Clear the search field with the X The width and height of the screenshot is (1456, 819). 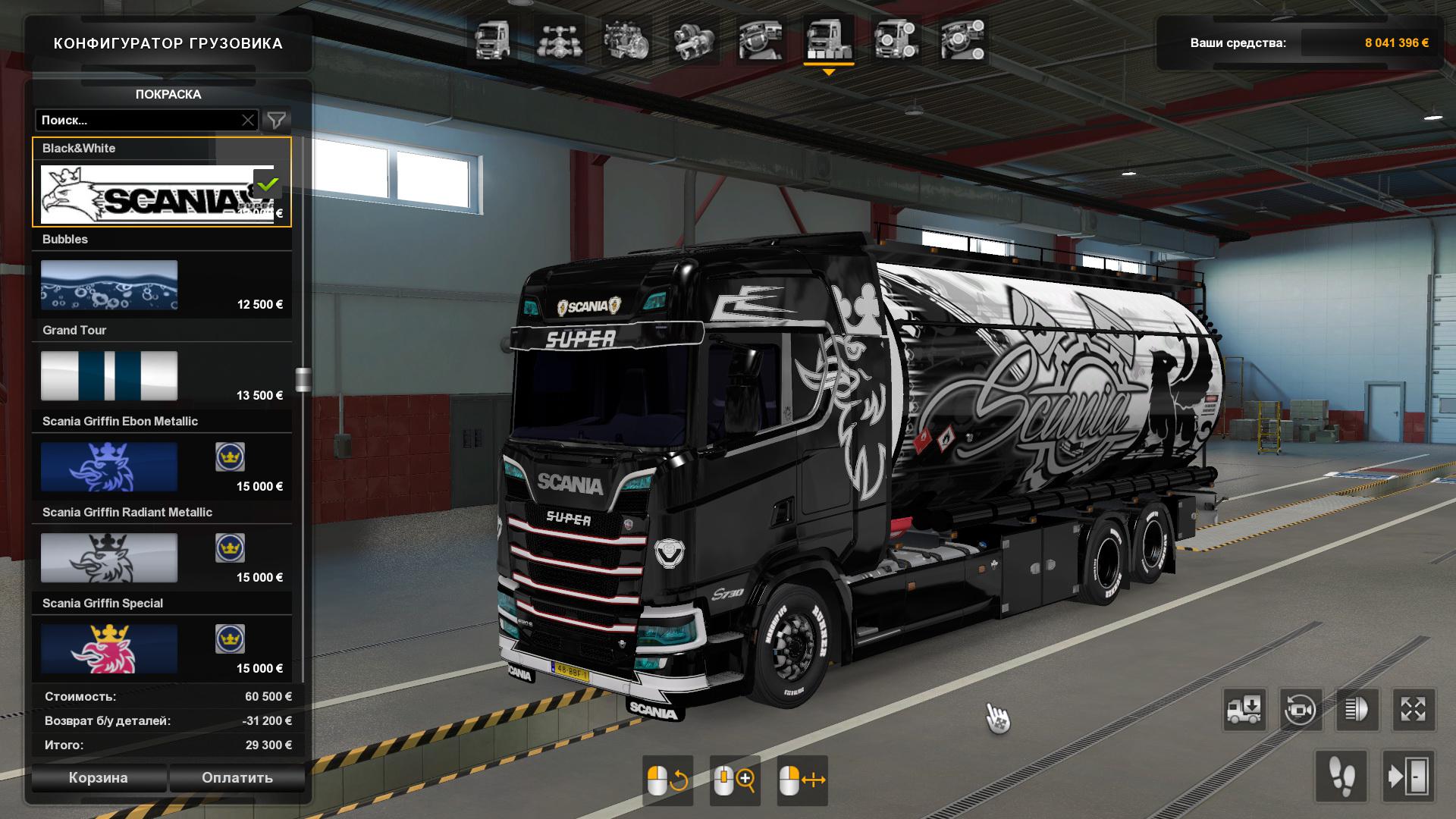248,120
